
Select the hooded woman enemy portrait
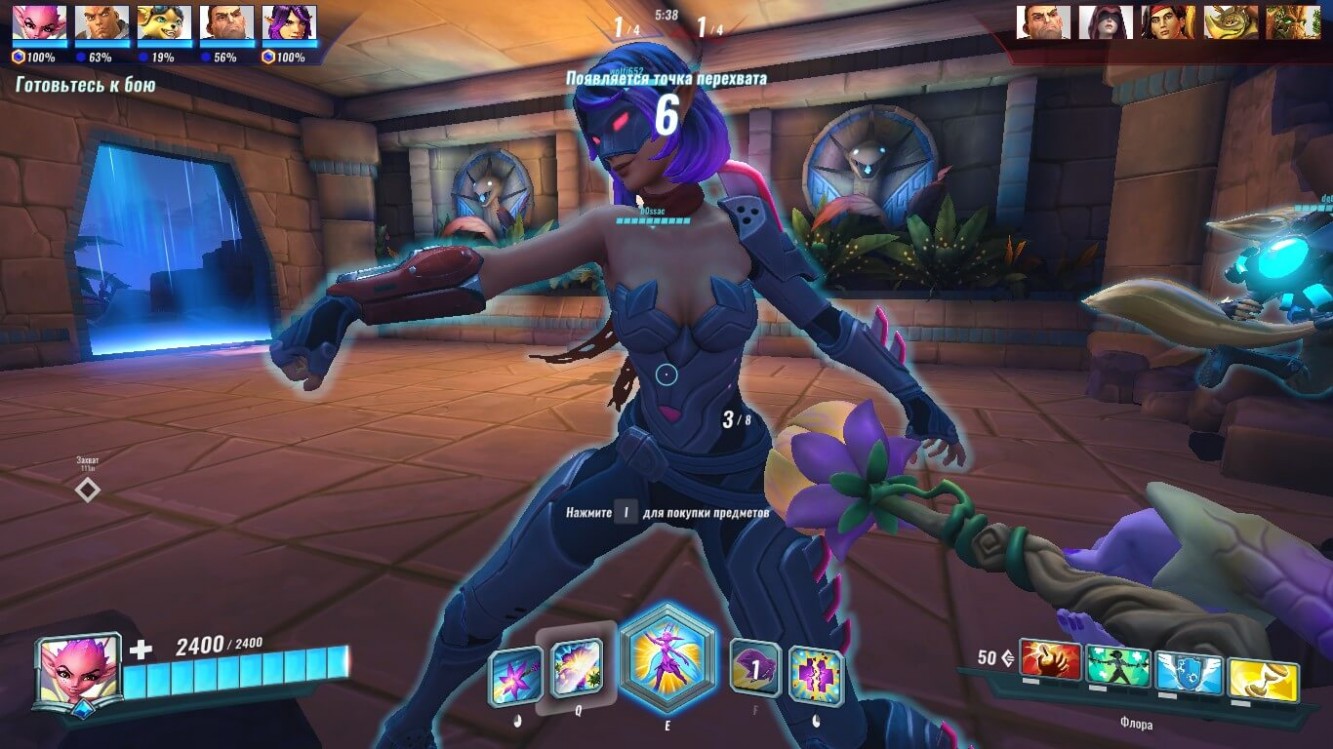click(x=1105, y=22)
